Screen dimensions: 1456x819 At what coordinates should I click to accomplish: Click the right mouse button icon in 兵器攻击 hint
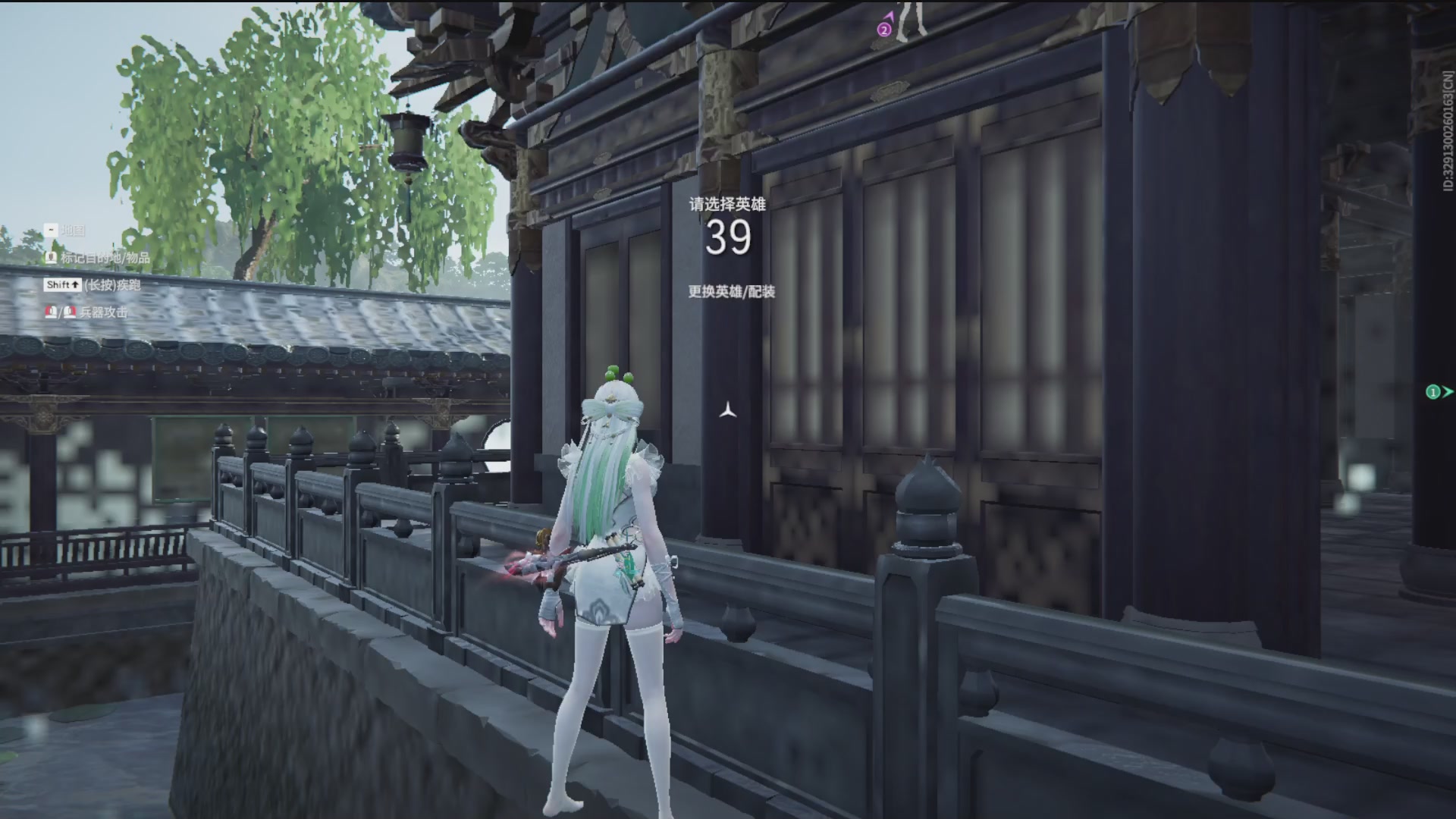coord(69,313)
